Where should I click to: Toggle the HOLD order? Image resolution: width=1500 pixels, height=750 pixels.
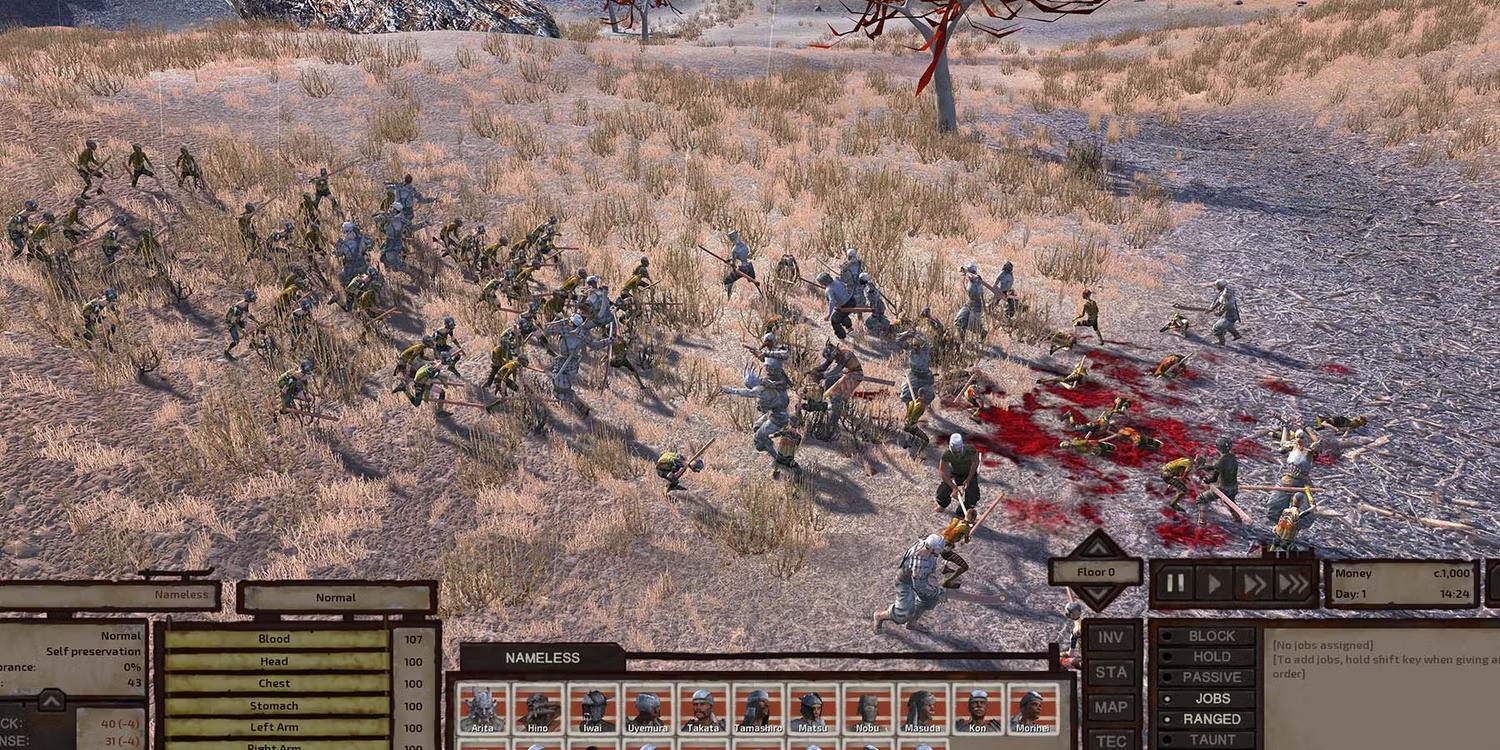(1207, 657)
